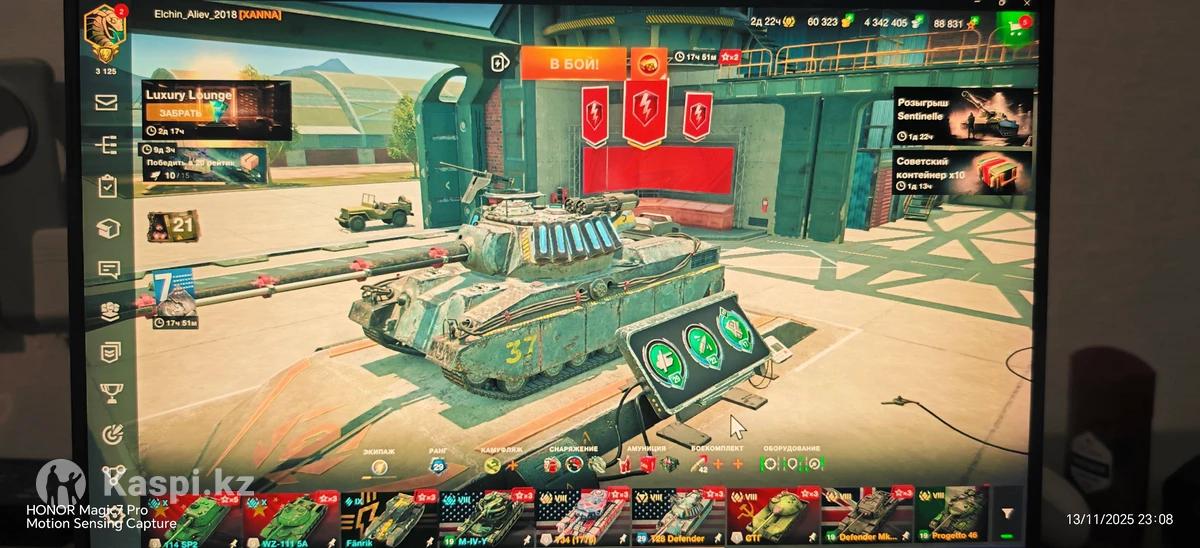Viewport: 1200px width, 548px height.
Task: Open the tech tree icon in sidebar
Action: pyautogui.click(x=107, y=145)
